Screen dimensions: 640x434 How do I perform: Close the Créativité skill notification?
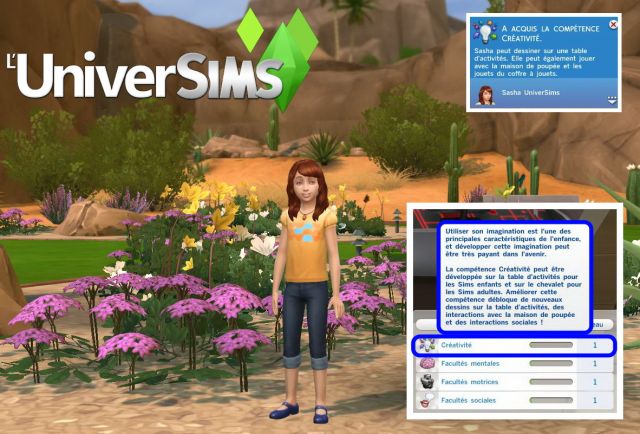[613, 23]
